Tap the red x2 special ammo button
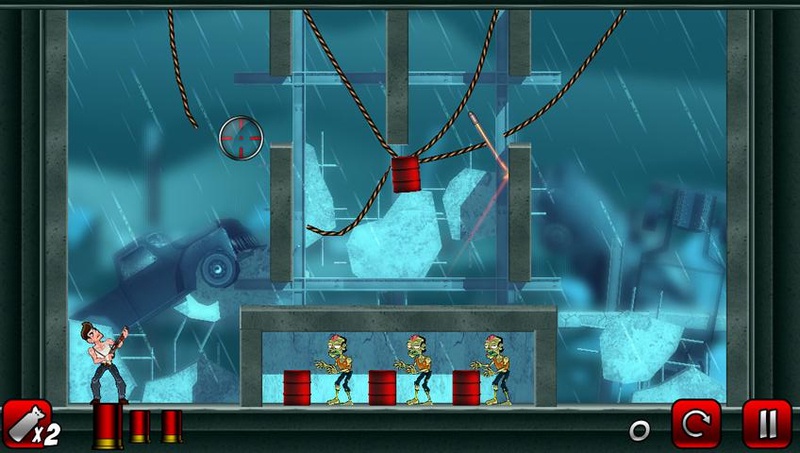The height and width of the screenshot is (453, 800). click(28, 424)
